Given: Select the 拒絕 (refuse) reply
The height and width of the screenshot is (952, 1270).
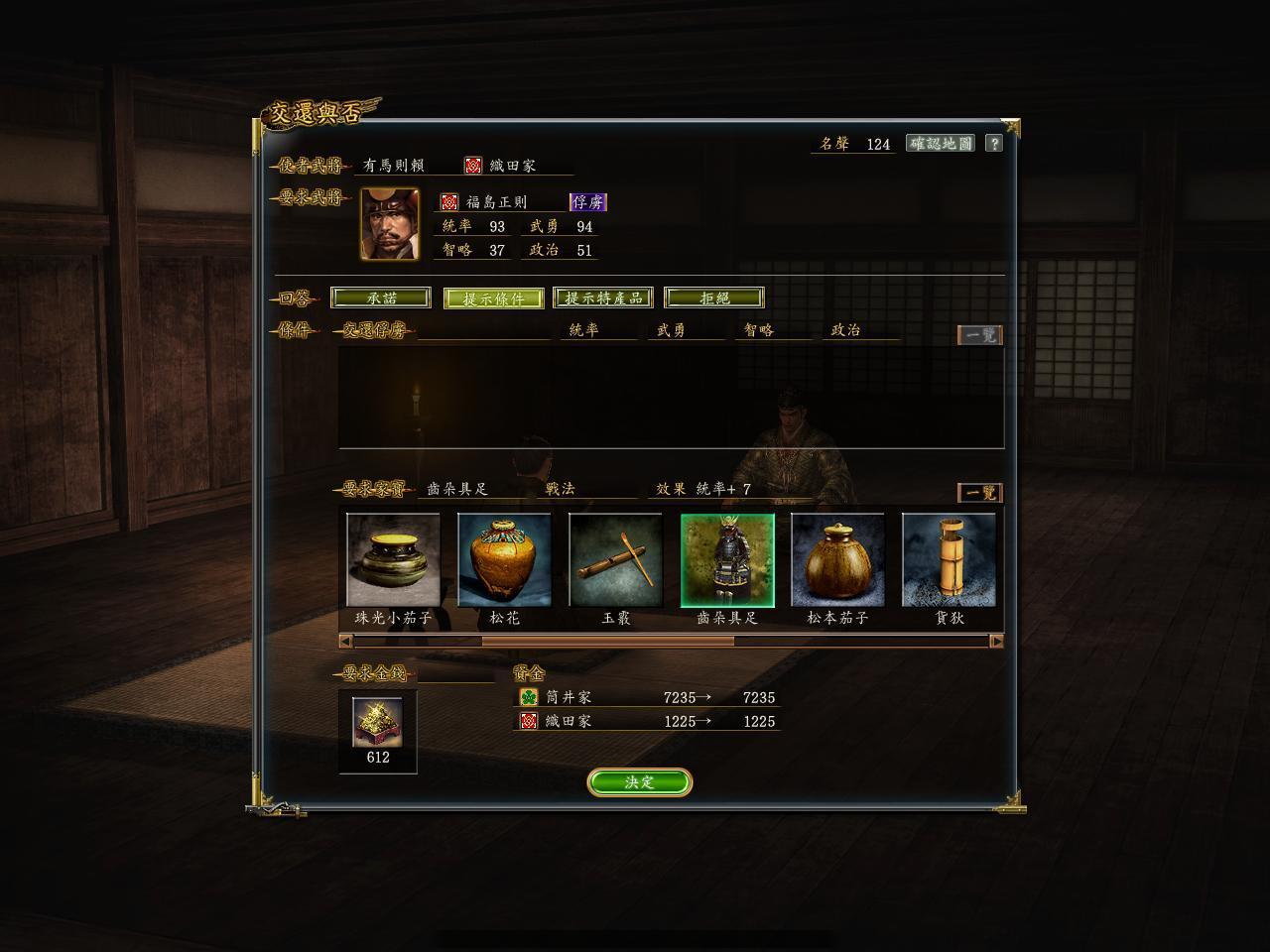Looking at the screenshot, I should [714, 297].
